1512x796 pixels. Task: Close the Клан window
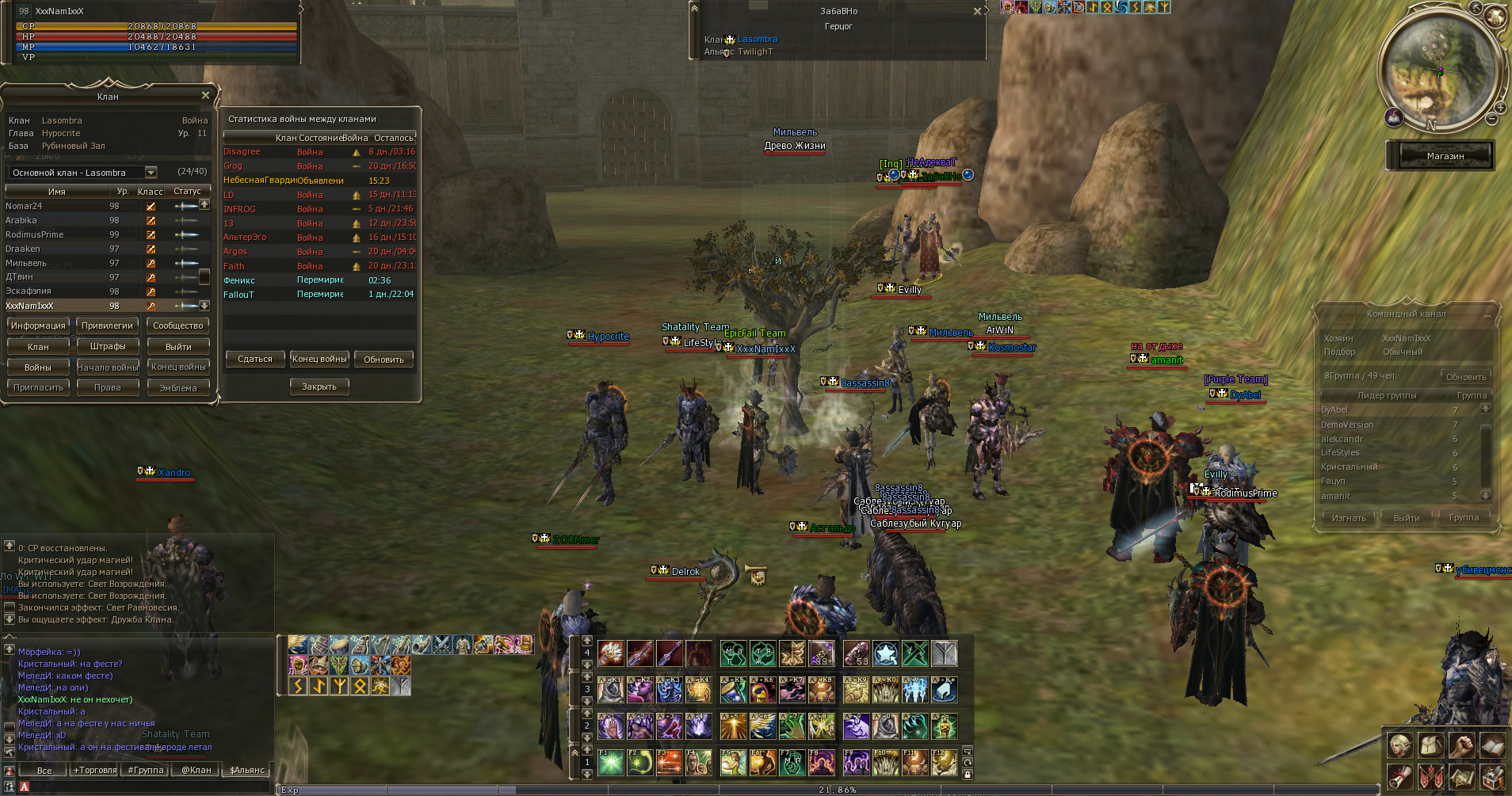pos(205,95)
